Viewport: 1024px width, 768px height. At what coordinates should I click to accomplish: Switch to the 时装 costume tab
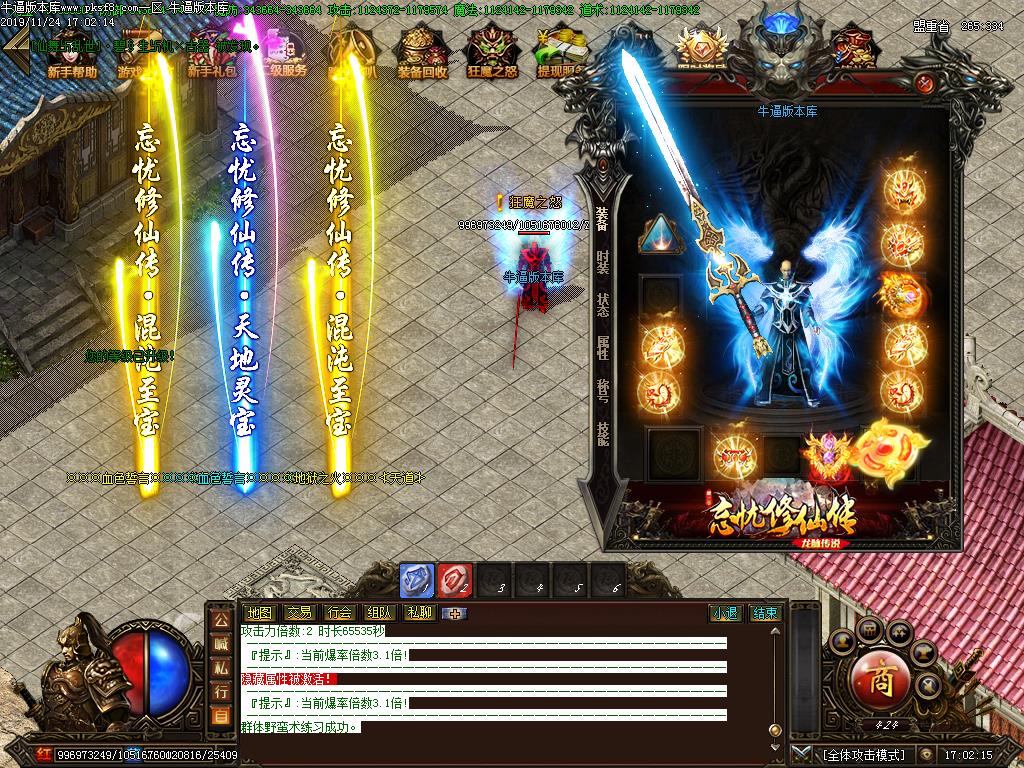coord(602,262)
